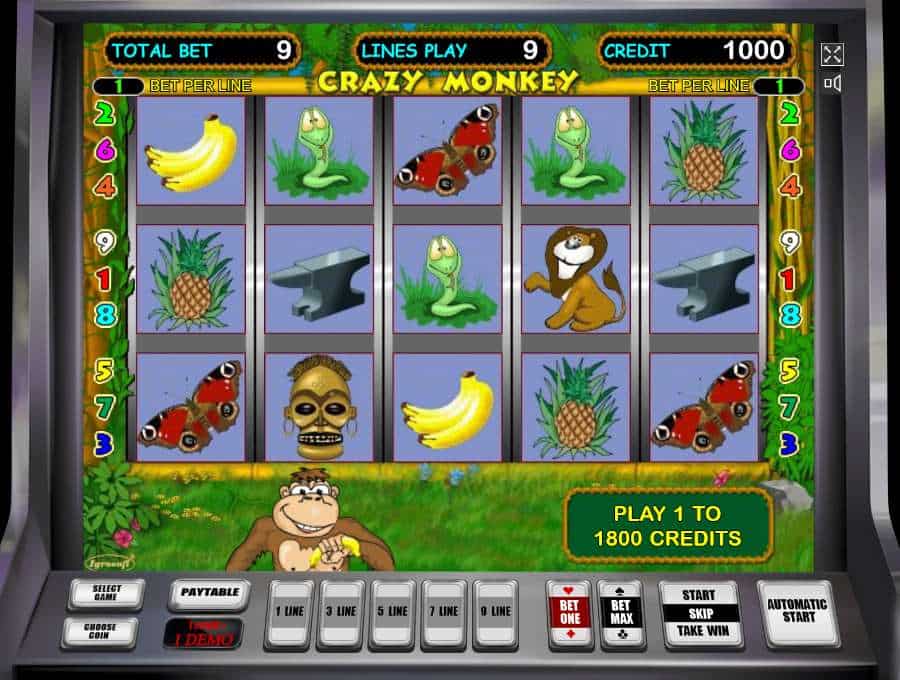Viewport: 900px width, 680px height.
Task: Set play to 7 Line
Action: [x=444, y=613]
